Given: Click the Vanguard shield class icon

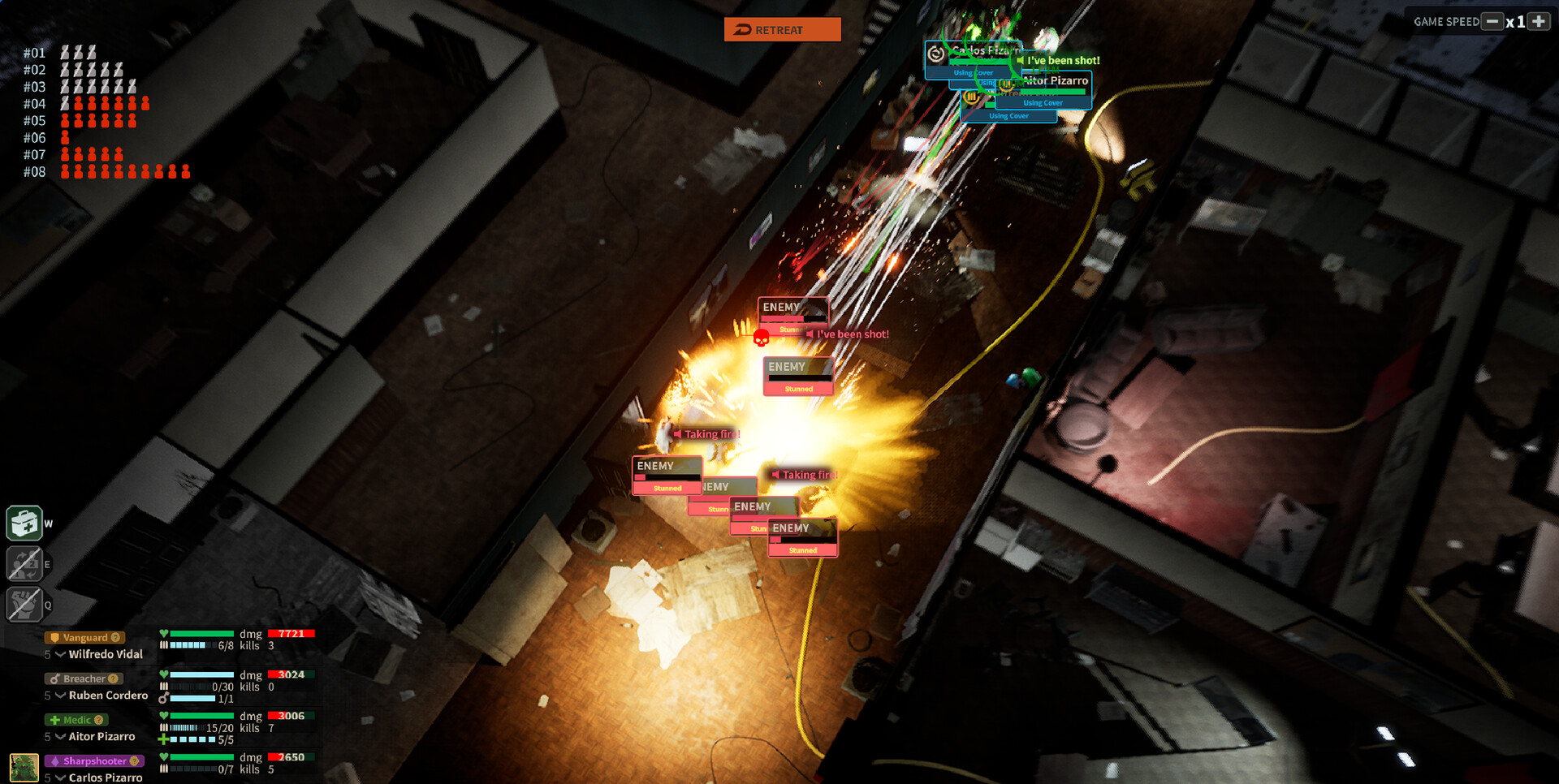Looking at the screenshot, I should (54, 637).
